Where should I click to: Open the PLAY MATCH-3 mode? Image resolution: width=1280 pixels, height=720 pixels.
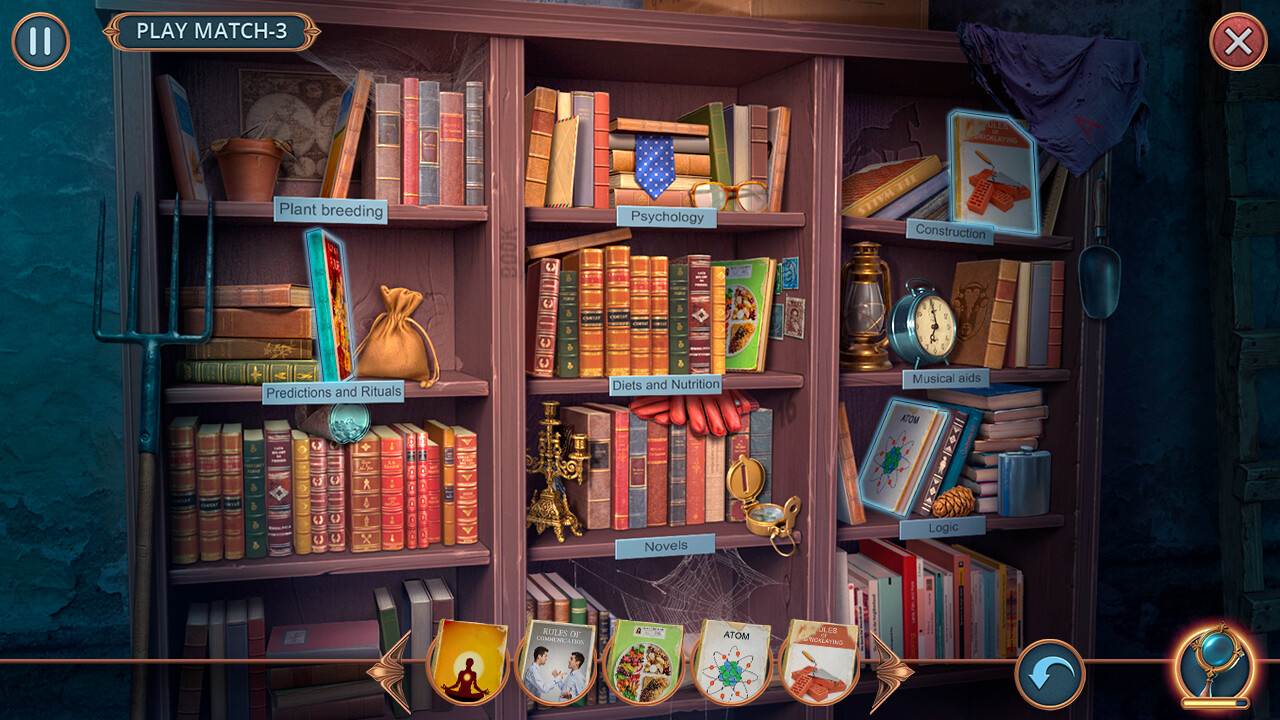213,31
